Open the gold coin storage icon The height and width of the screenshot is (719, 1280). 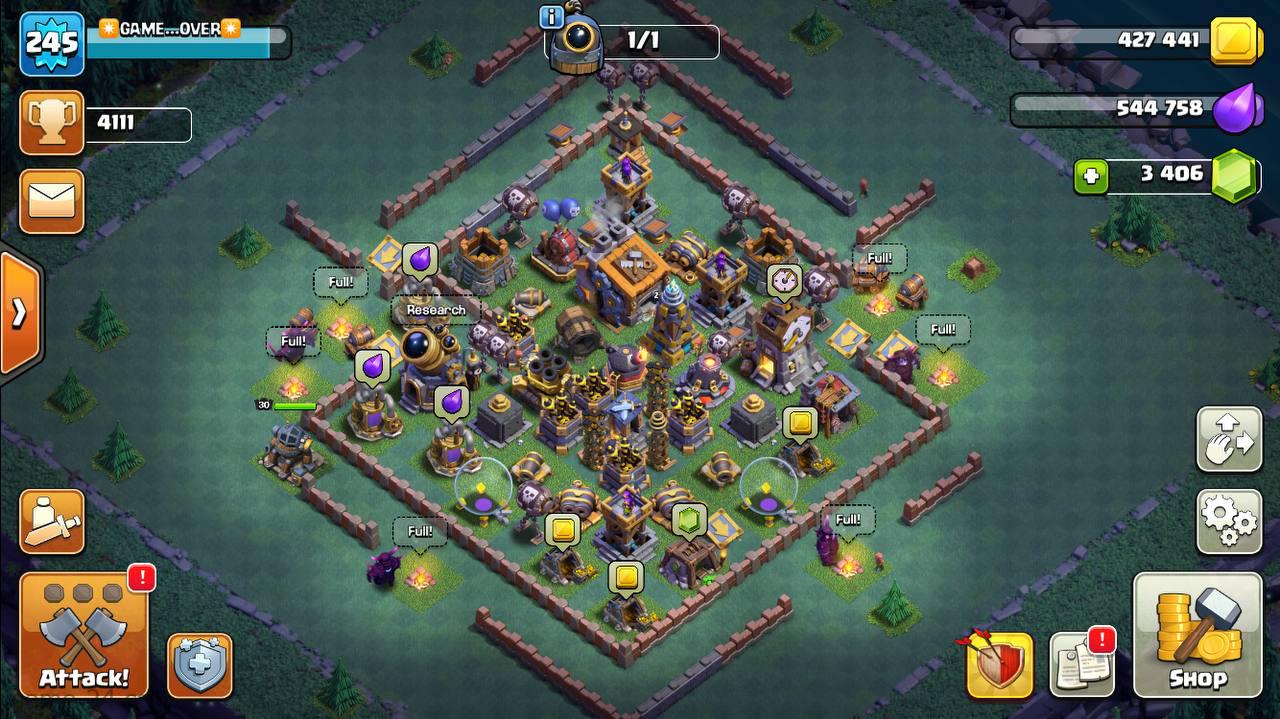tap(1236, 41)
